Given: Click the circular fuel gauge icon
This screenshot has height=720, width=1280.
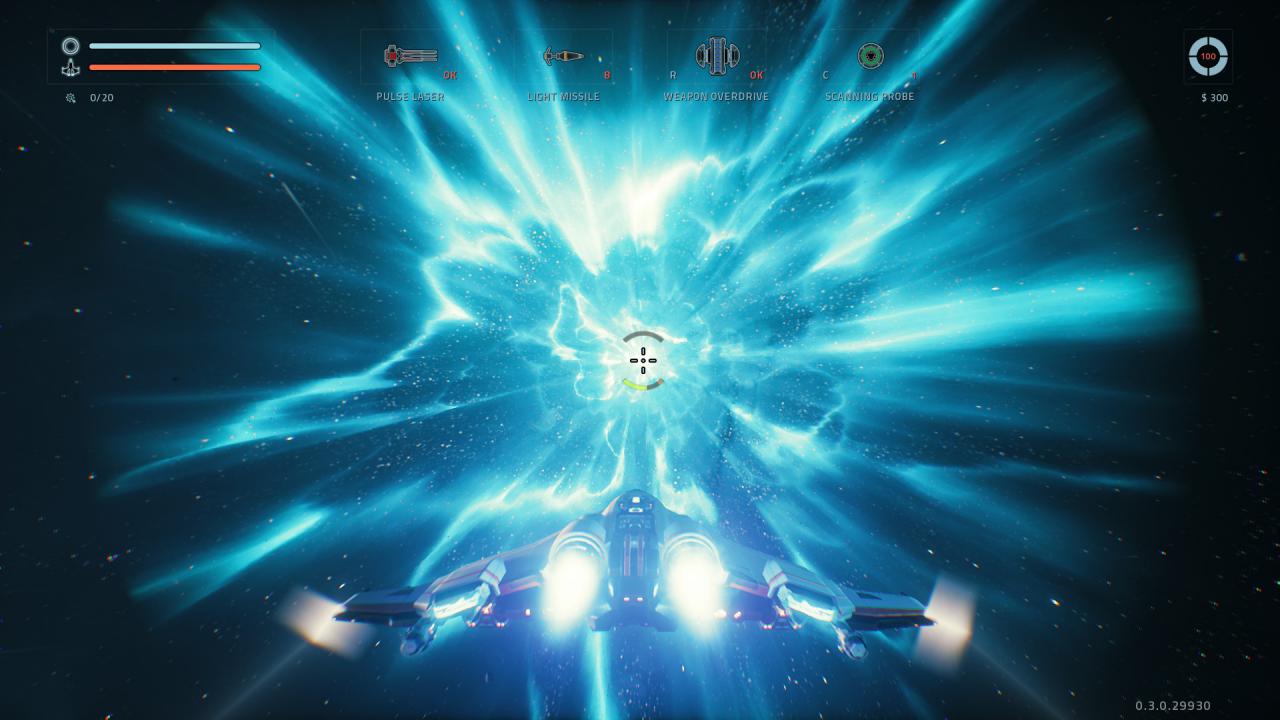Looking at the screenshot, I should click(1208, 56).
